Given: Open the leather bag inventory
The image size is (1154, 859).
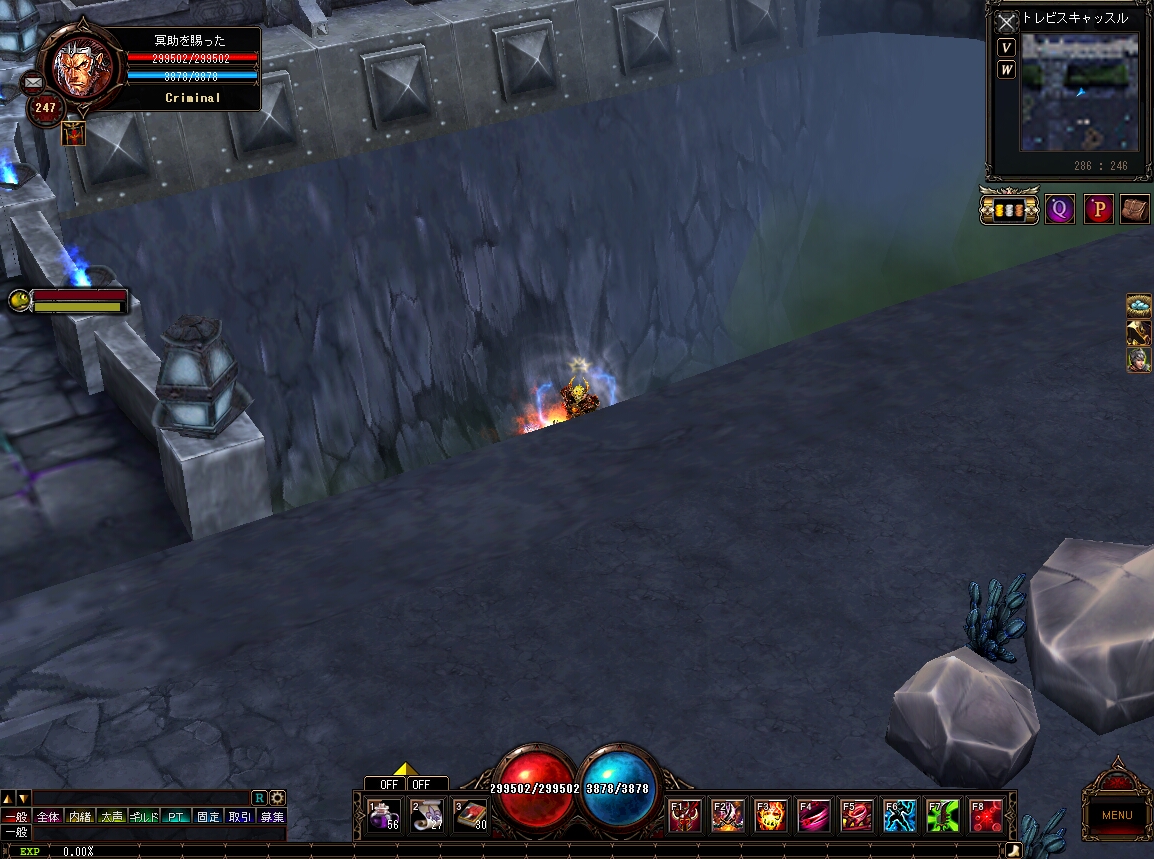Looking at the screenshot, I should pyautogui.click(x=1134, y=209).
